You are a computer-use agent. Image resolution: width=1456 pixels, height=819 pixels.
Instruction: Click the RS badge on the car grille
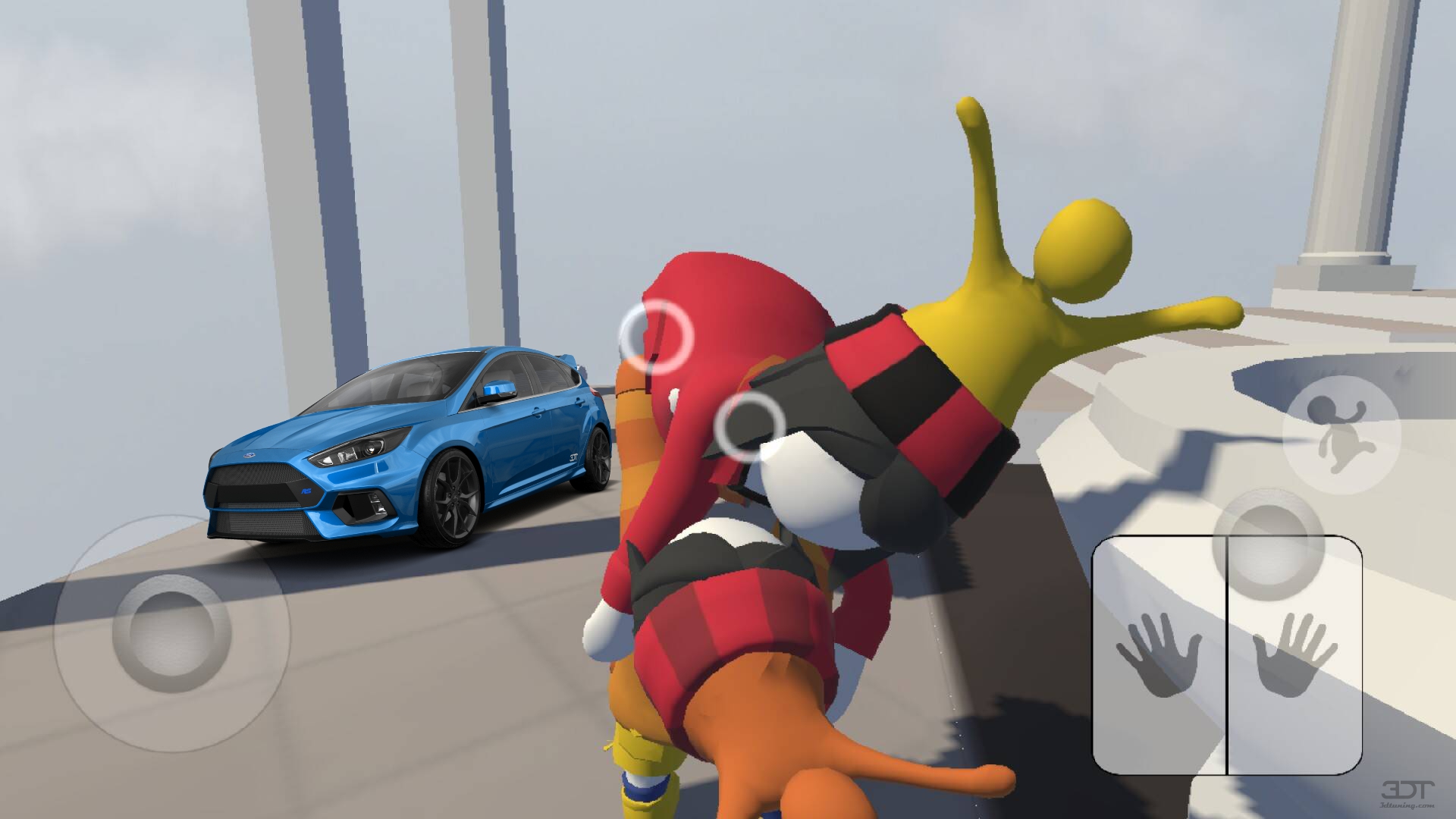pos(307,491)
